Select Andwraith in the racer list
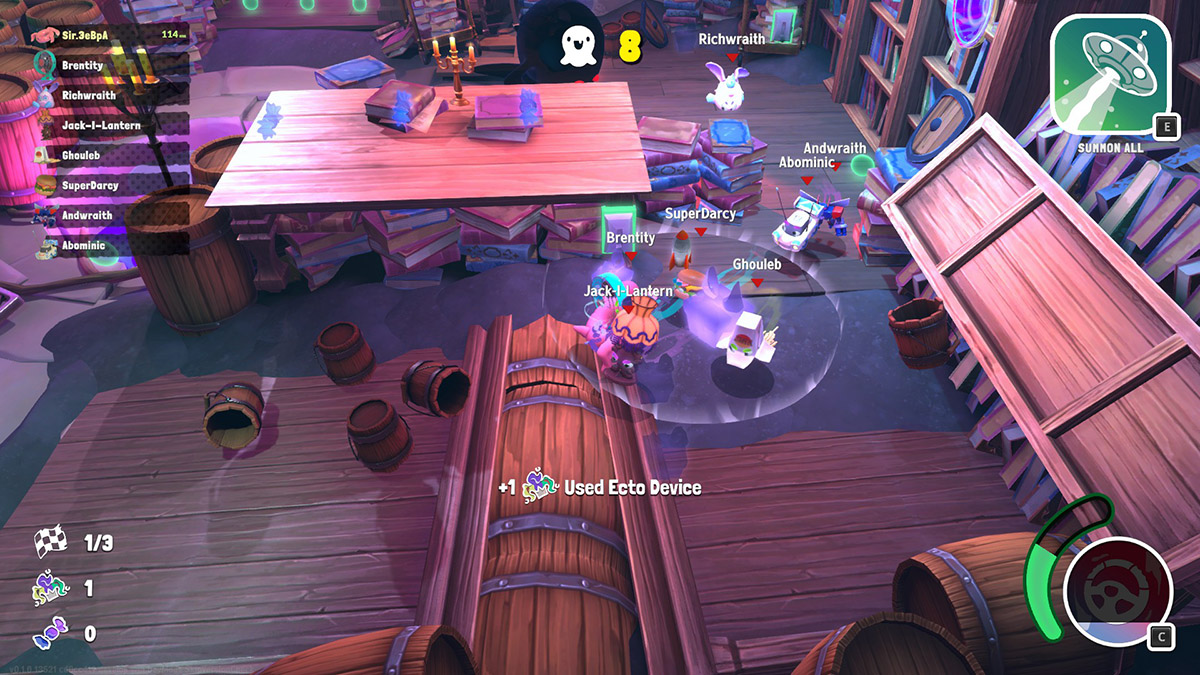This screenshot has height=675, width=1200. tap(110, 215)
